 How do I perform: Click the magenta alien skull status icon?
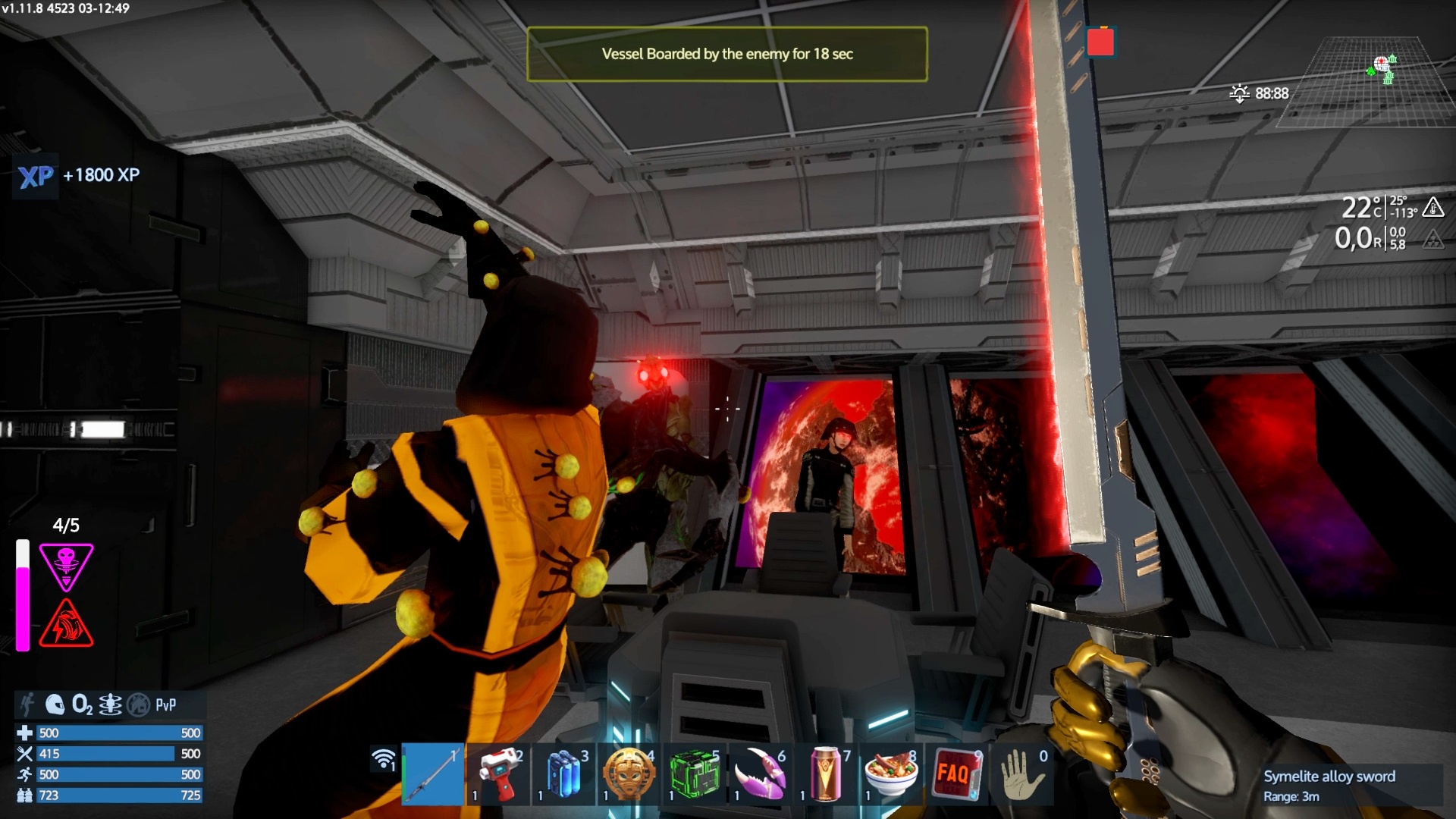[x=67, y=565]
